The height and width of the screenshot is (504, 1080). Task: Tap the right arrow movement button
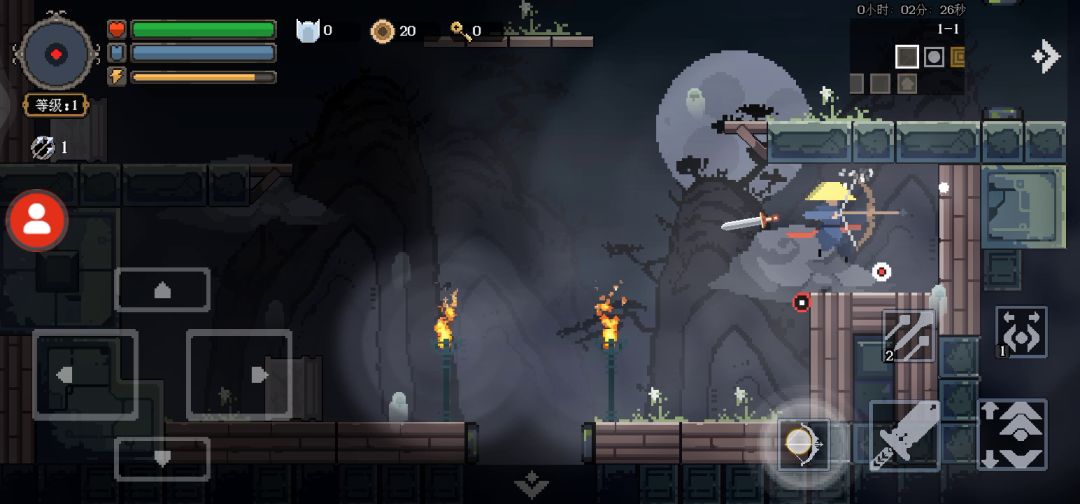[239, 374]
